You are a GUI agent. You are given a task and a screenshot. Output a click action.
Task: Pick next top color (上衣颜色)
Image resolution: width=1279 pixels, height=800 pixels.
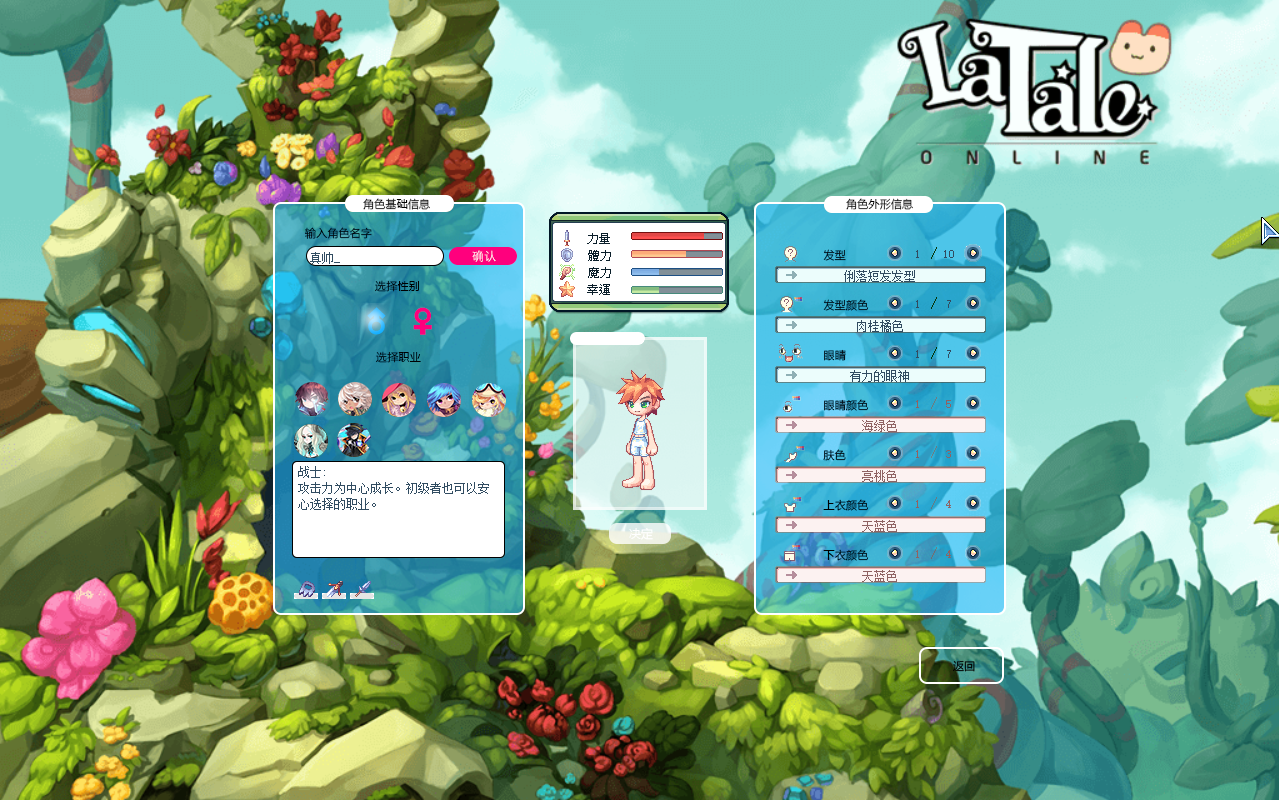[973, 503]
